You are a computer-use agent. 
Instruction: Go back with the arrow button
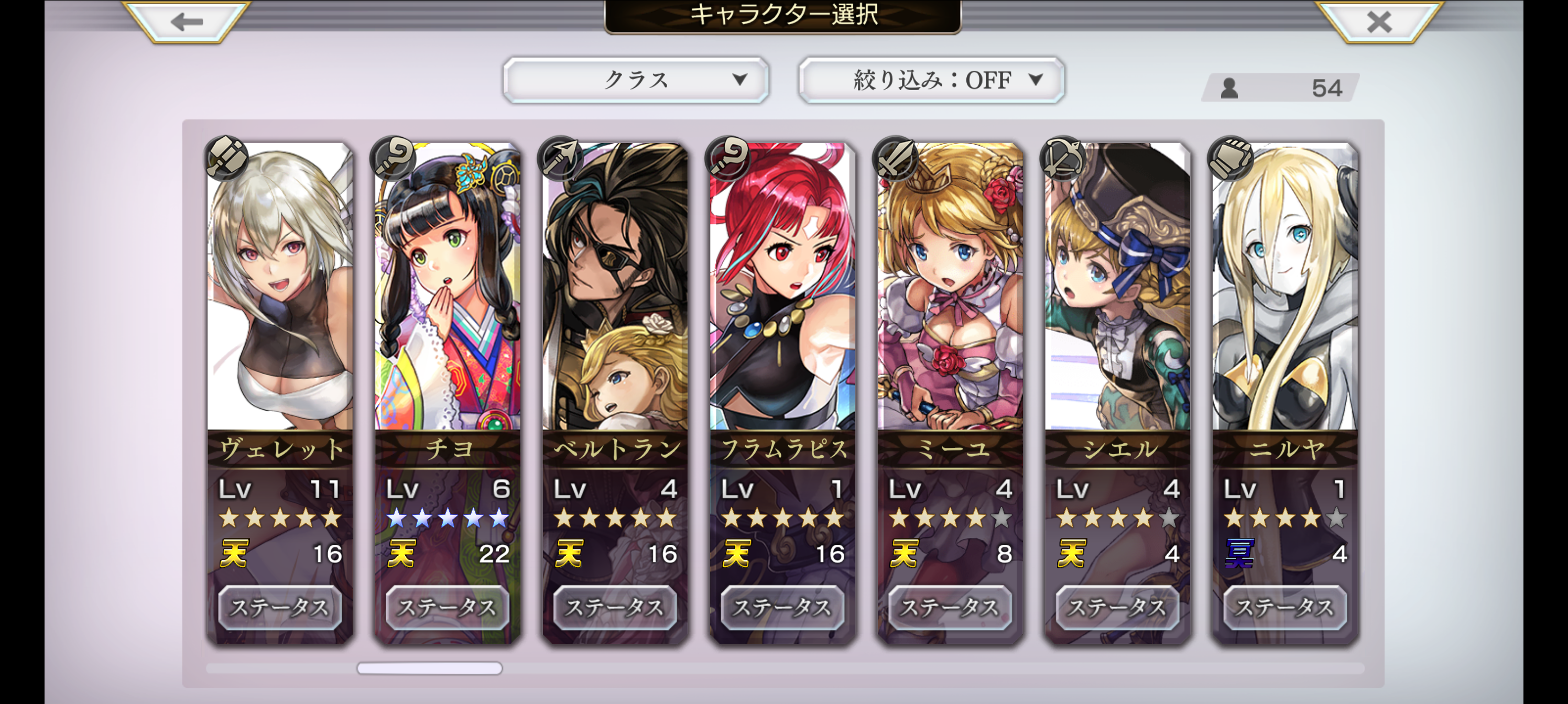pos(186,22)
